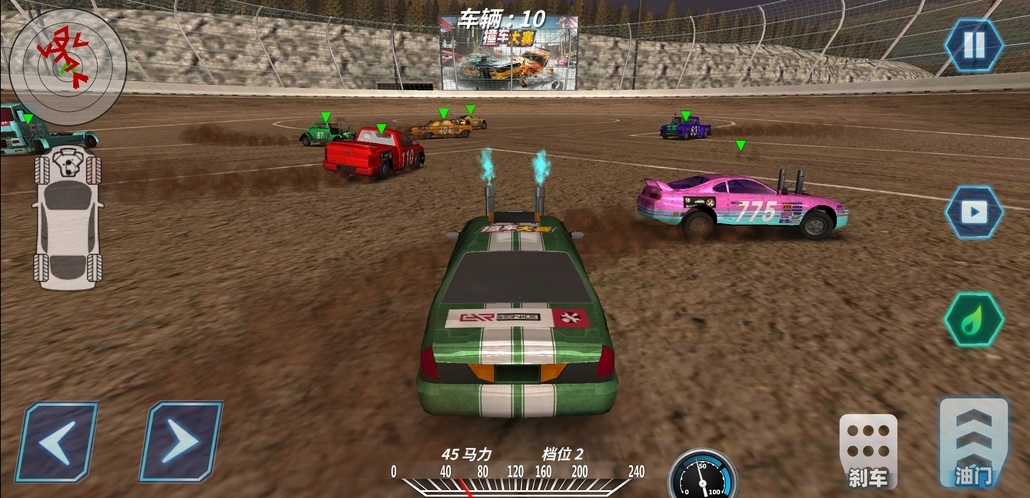Hold the 油门 gas pedal
Image resolution: width=1030 pixels, height=498 pixels.
973,442
